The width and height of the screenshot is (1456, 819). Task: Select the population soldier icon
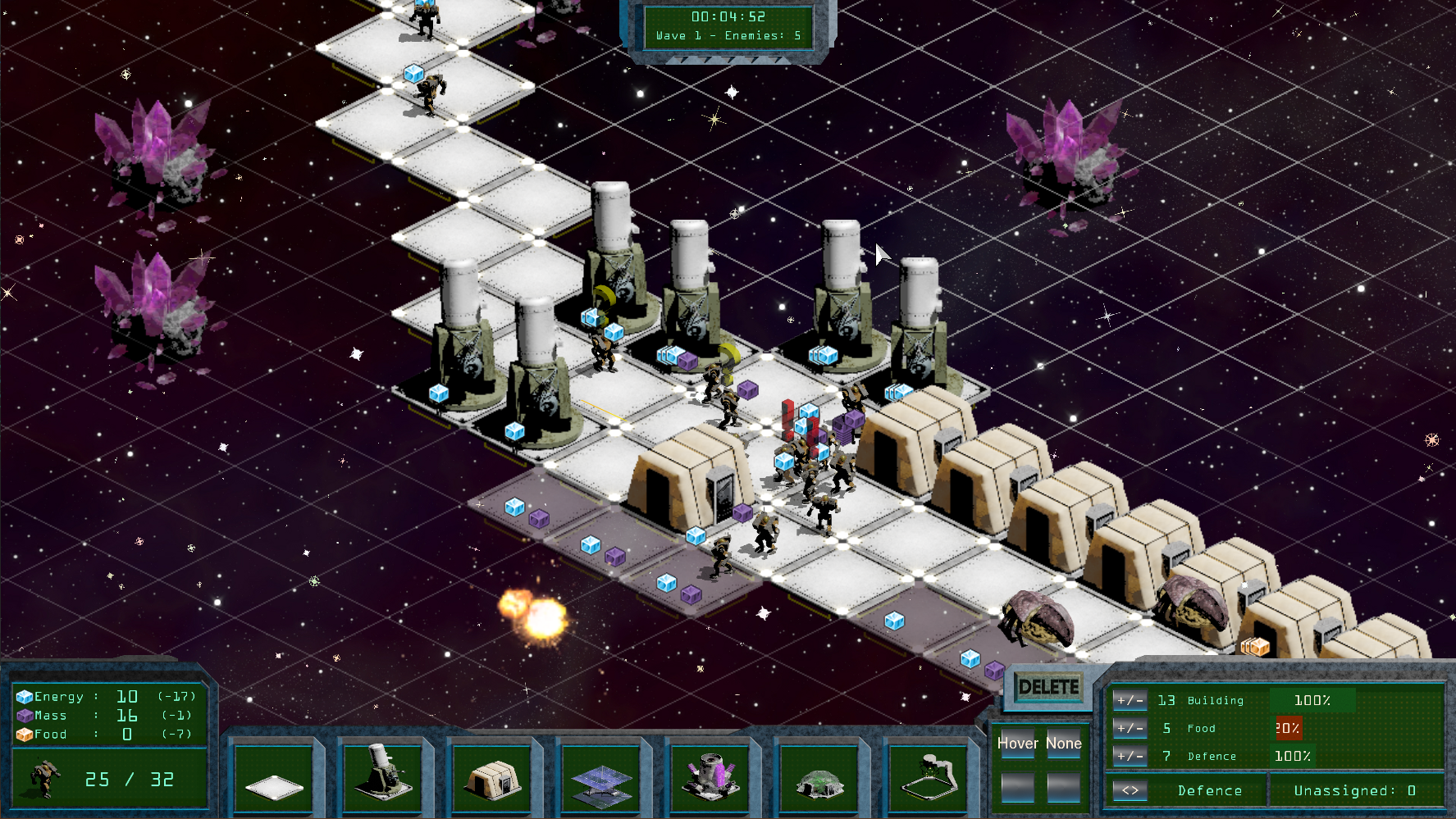[45, 778]
